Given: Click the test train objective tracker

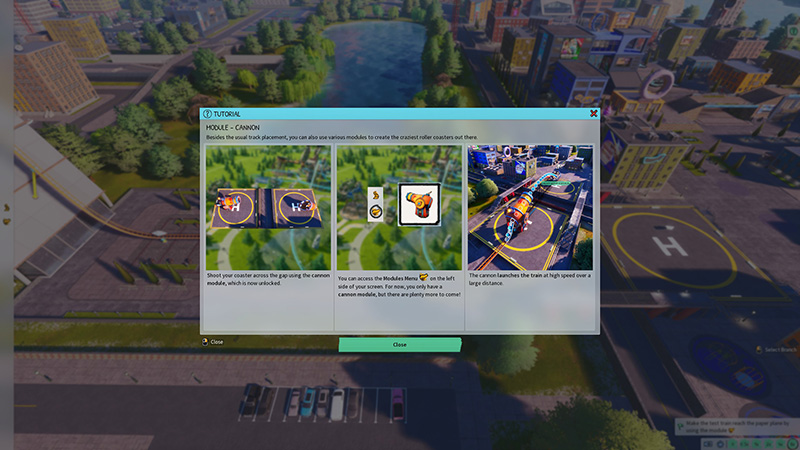Looking at the screenshot, I should pyautogui.click(x=735, y=426).
